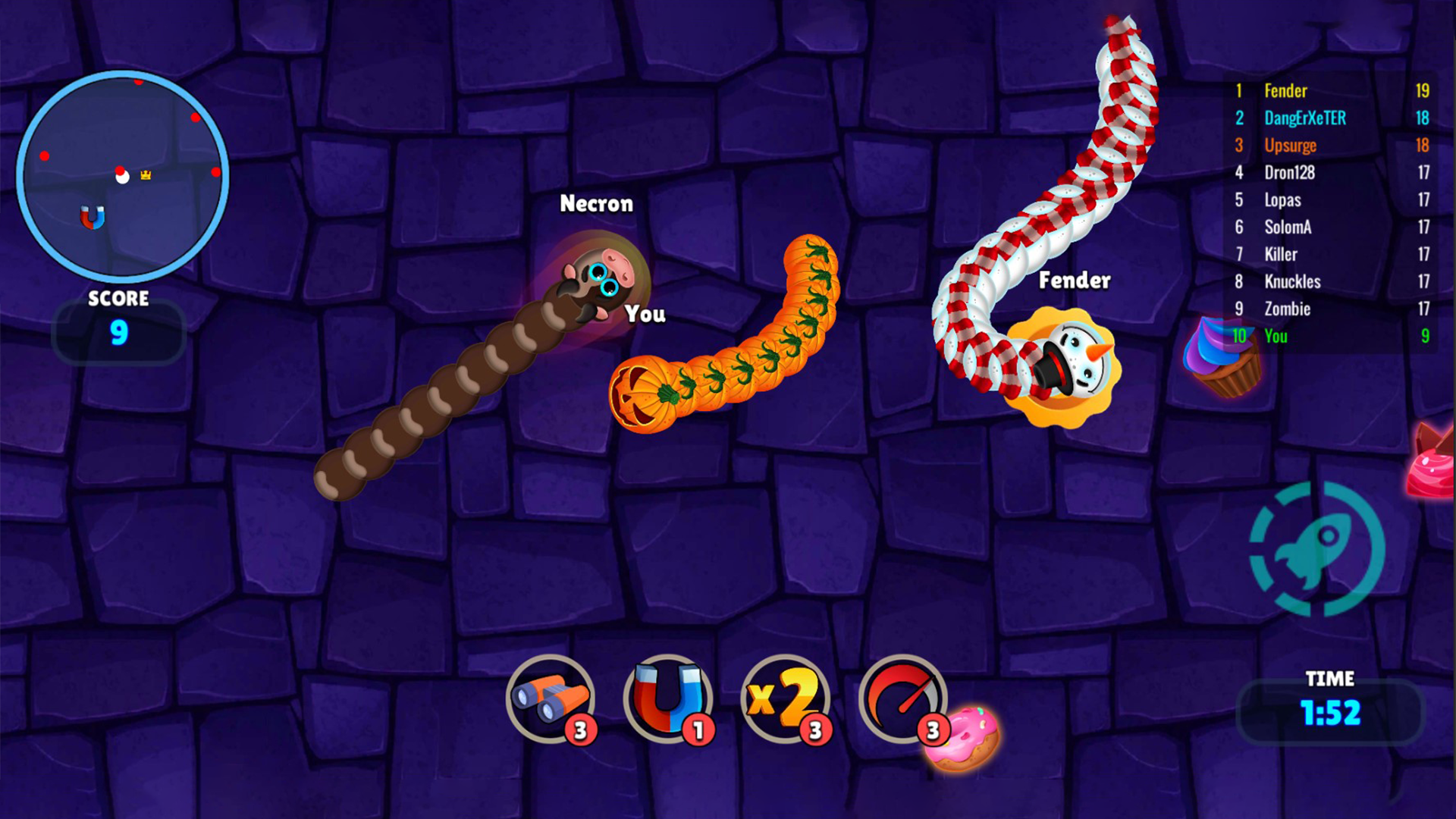Activate the binoculars zoom power-up
Screen dimensions: 1456x819
click(x=551, y=698)
